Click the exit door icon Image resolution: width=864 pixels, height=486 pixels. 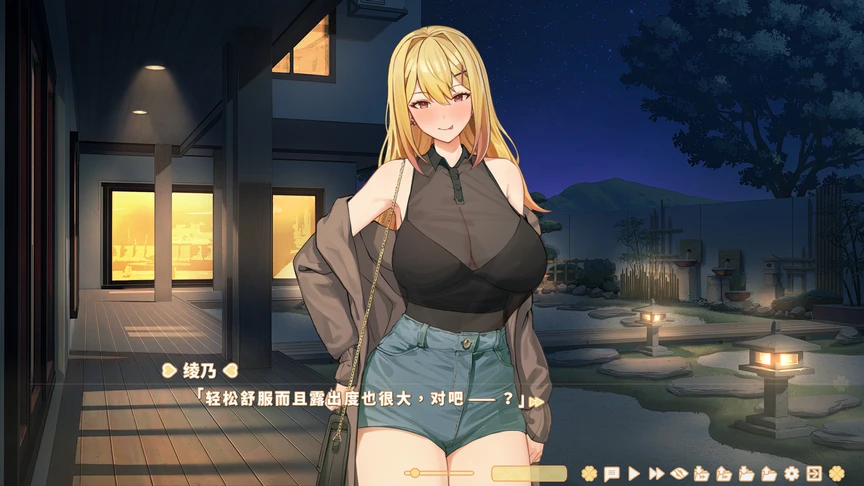814,473
